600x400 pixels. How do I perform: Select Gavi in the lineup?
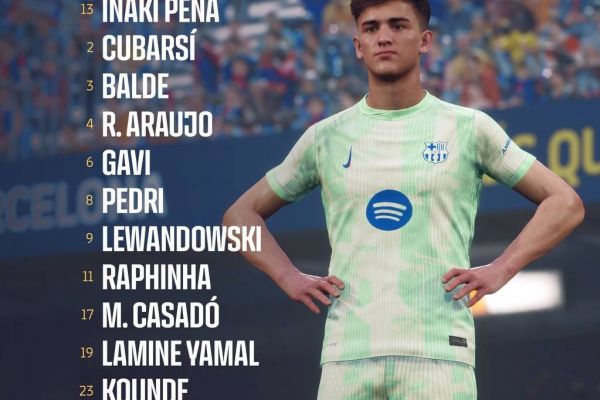point(127,163)
